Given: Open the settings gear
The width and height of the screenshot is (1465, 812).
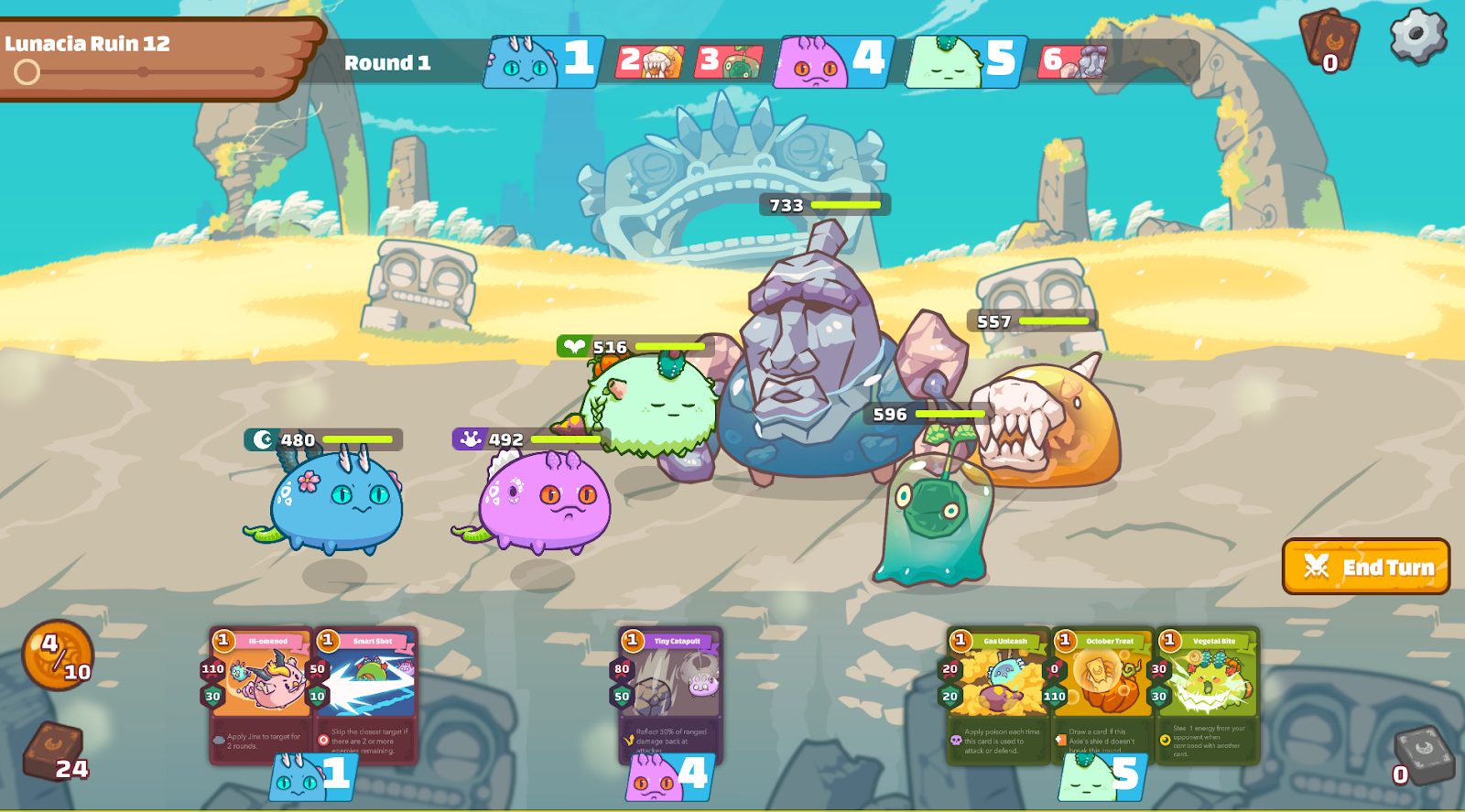Looking at the screenshot, I should click(x=1417, y=36).
